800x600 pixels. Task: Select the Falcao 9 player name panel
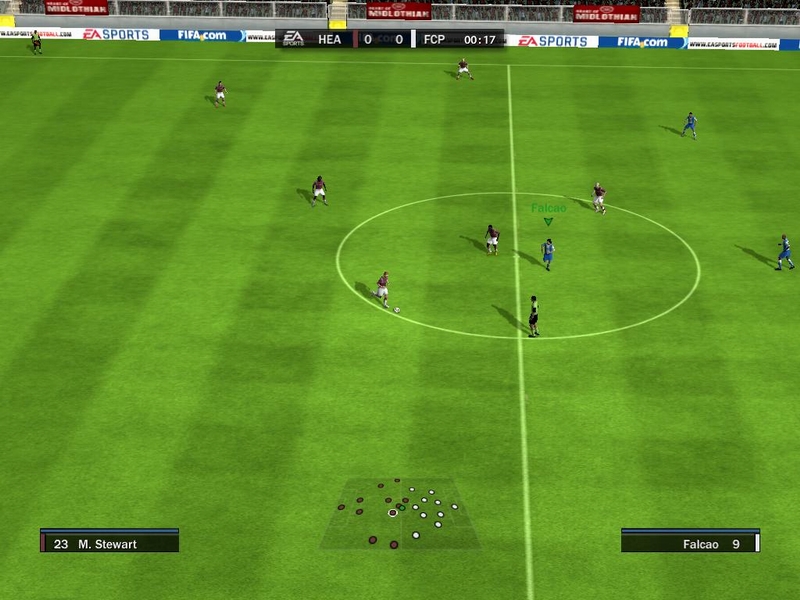click(690, 543)
